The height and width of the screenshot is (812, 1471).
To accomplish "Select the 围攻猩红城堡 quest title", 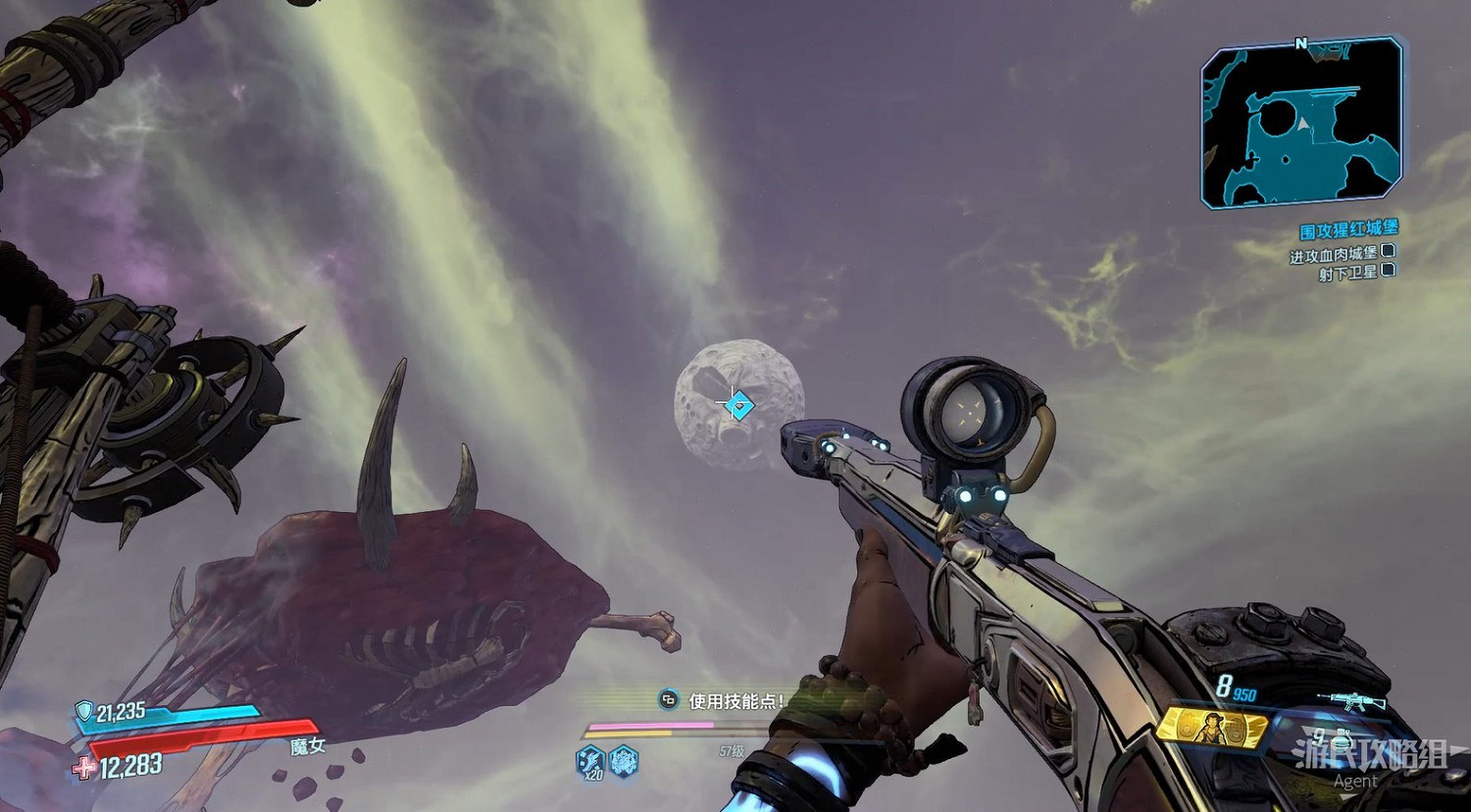I will tap(1347, 230).
